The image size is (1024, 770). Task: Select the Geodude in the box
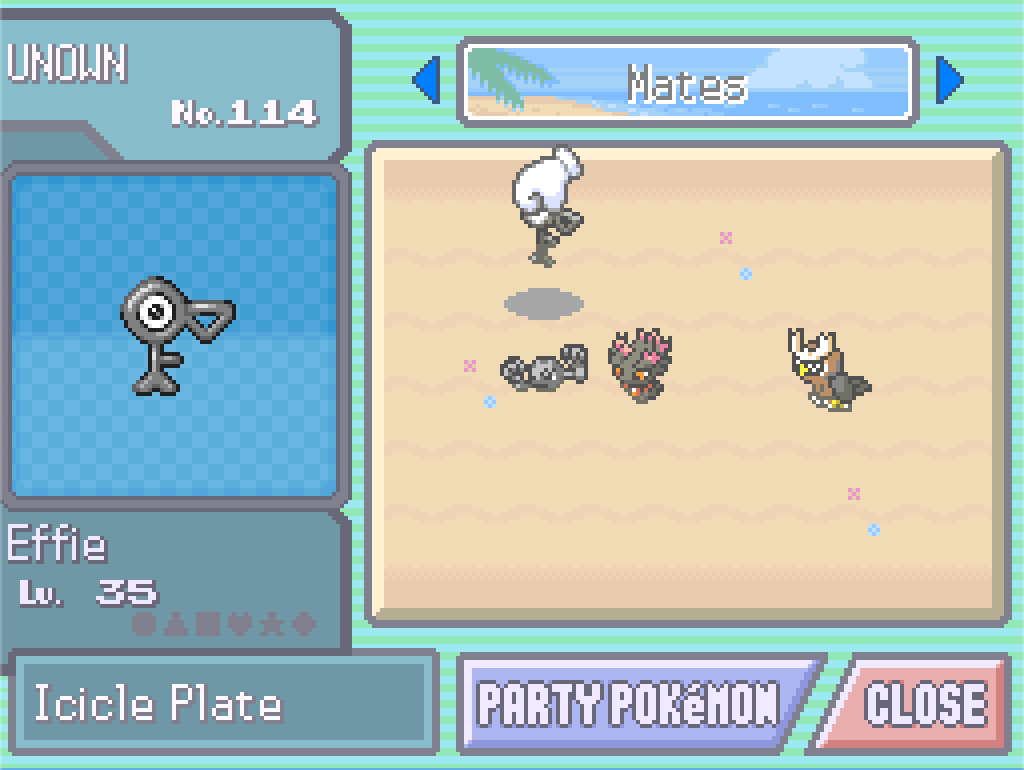pyautogui.click(x=544, y=369)
